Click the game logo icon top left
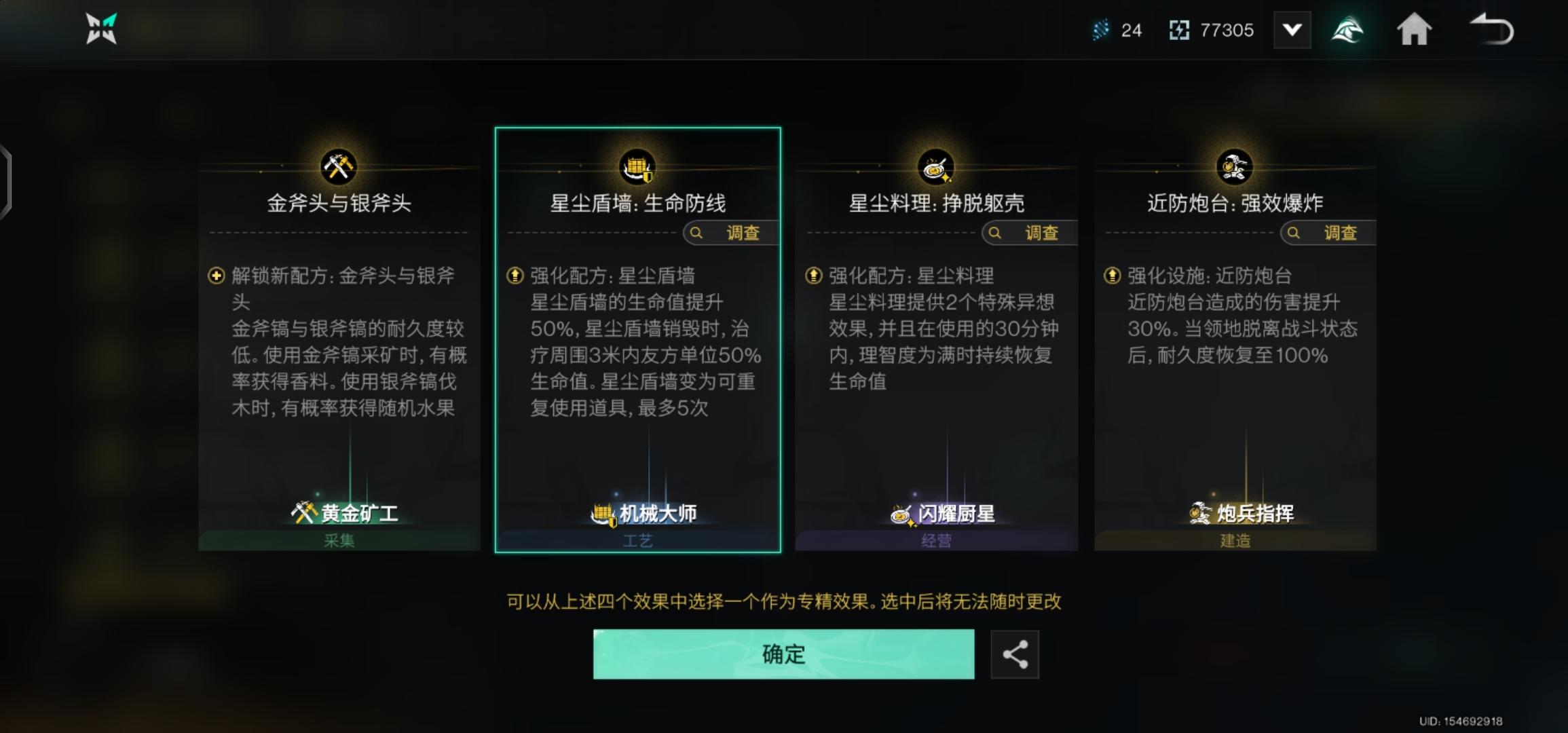 100,29
